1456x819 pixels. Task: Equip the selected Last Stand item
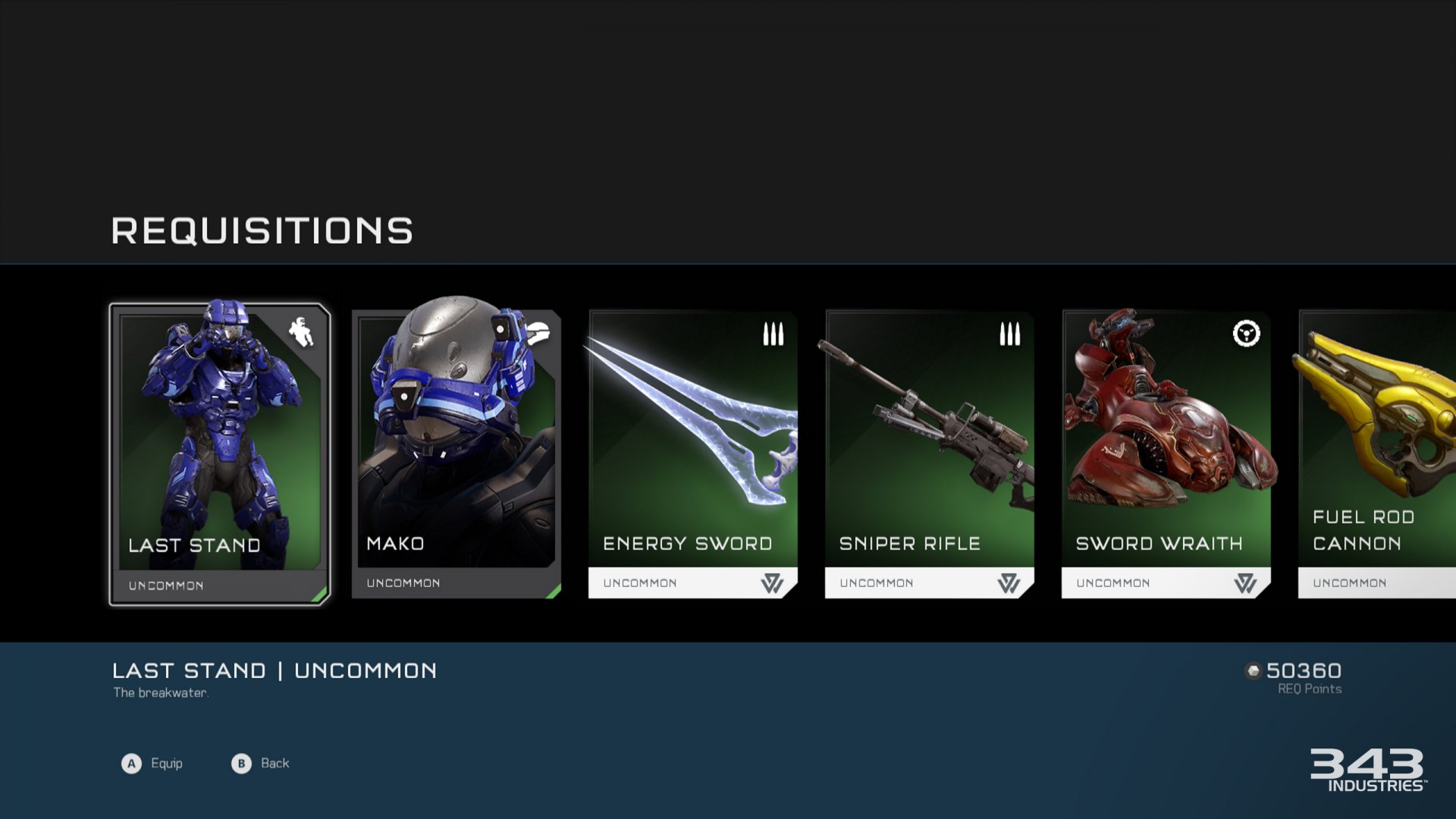coord(152,764)
